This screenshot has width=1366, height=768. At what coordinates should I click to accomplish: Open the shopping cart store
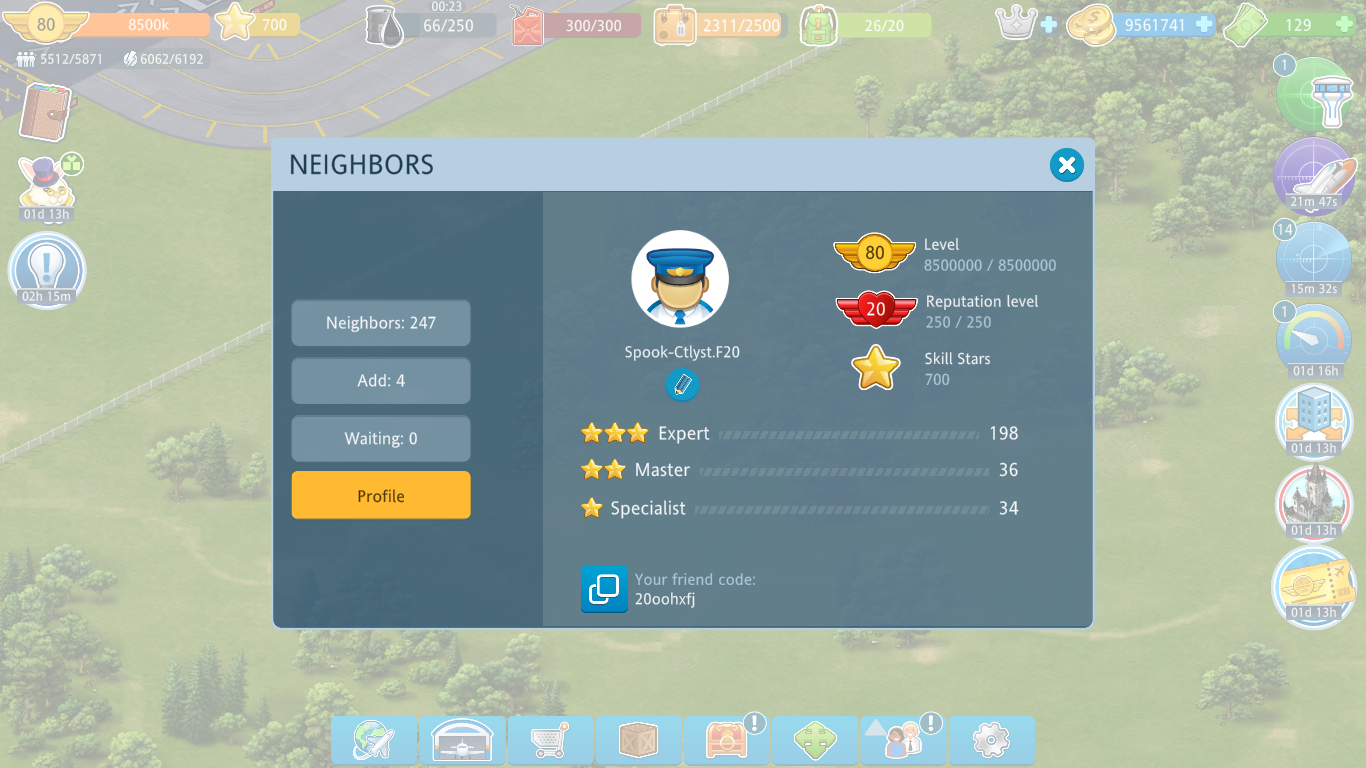pyautogui.click(x=550, y=741)
